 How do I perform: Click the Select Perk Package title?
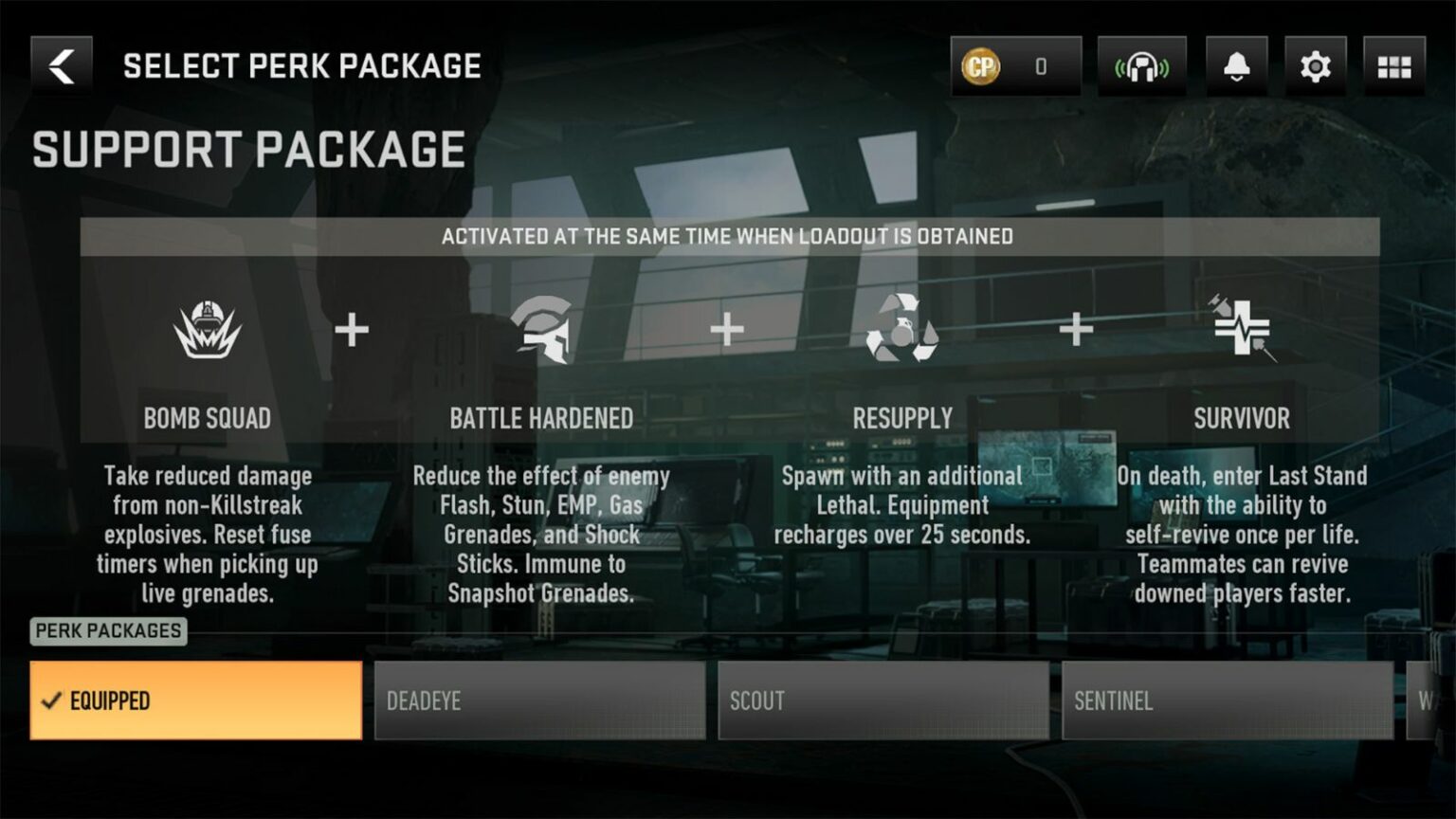point(300,64)
